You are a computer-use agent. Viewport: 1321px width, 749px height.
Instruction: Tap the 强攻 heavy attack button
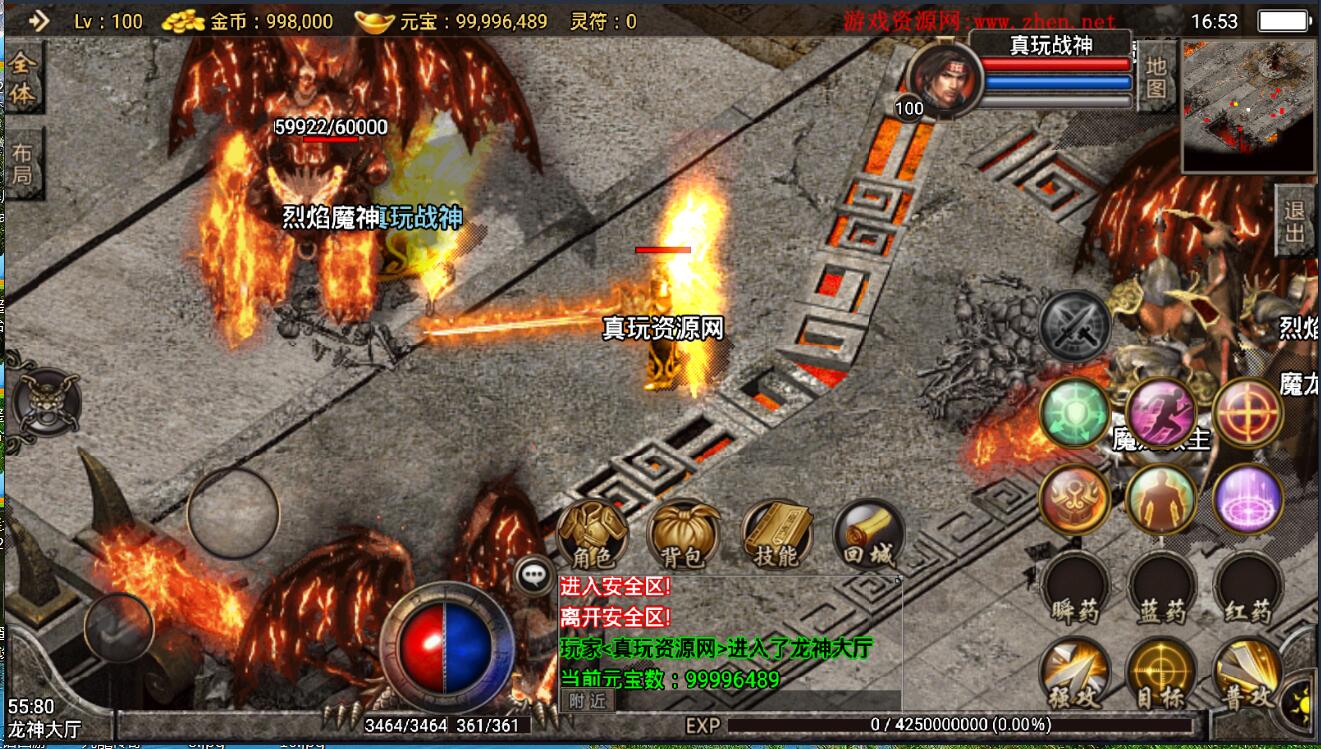[1074, 675]
